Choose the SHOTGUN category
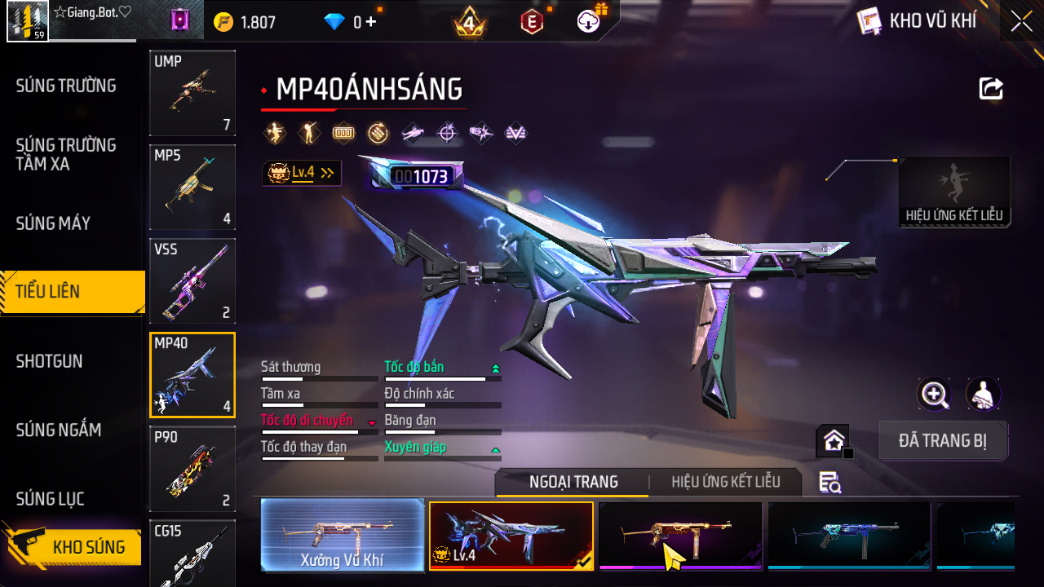This screenshot has width=1044, height=587. coord(49,361)
